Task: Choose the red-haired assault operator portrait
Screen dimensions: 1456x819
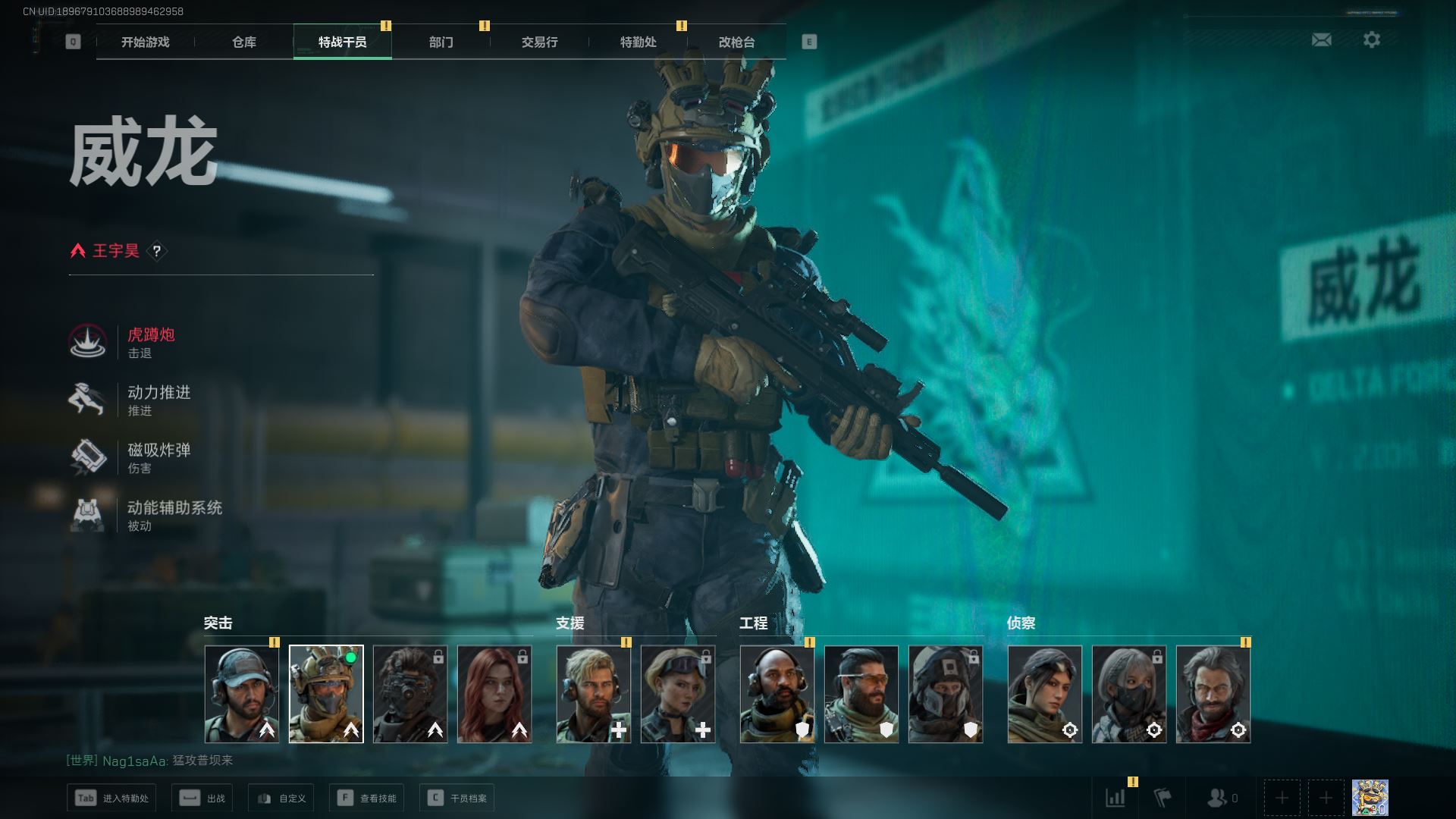Action: point(494,694)
